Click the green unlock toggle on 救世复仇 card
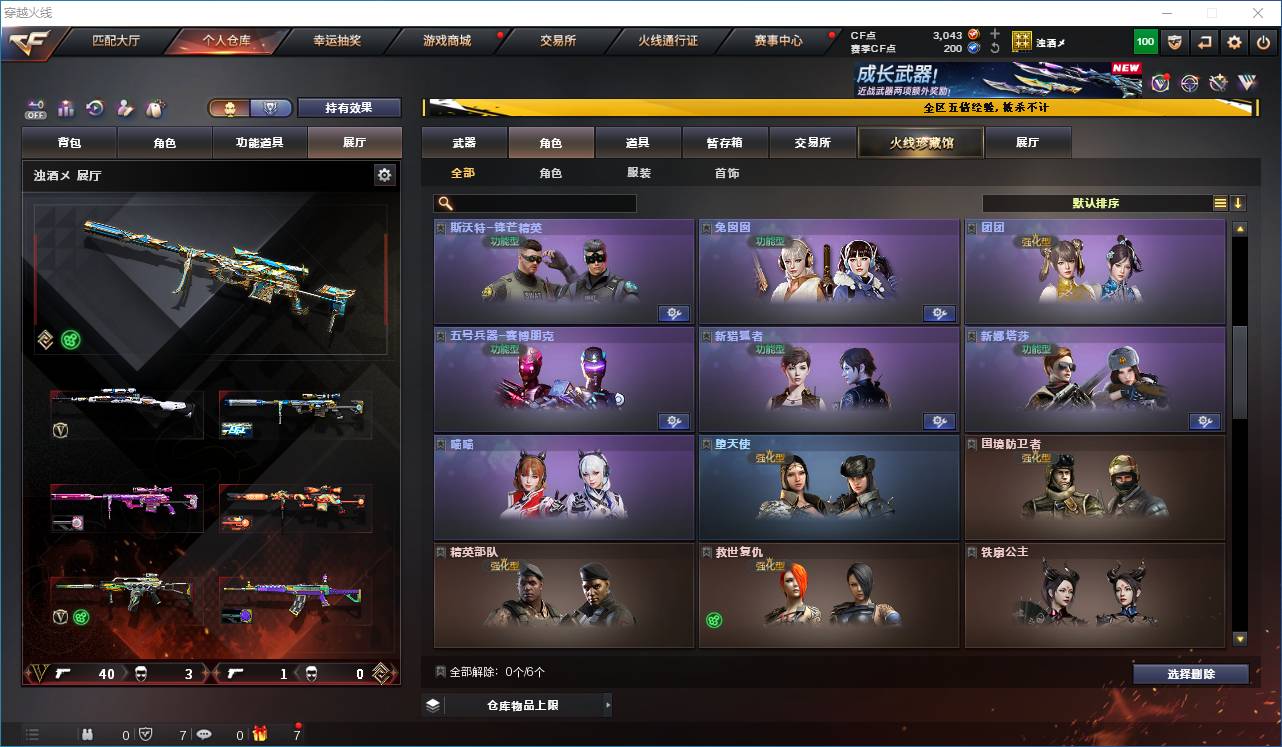The image size is (1282, 747). 712,619
